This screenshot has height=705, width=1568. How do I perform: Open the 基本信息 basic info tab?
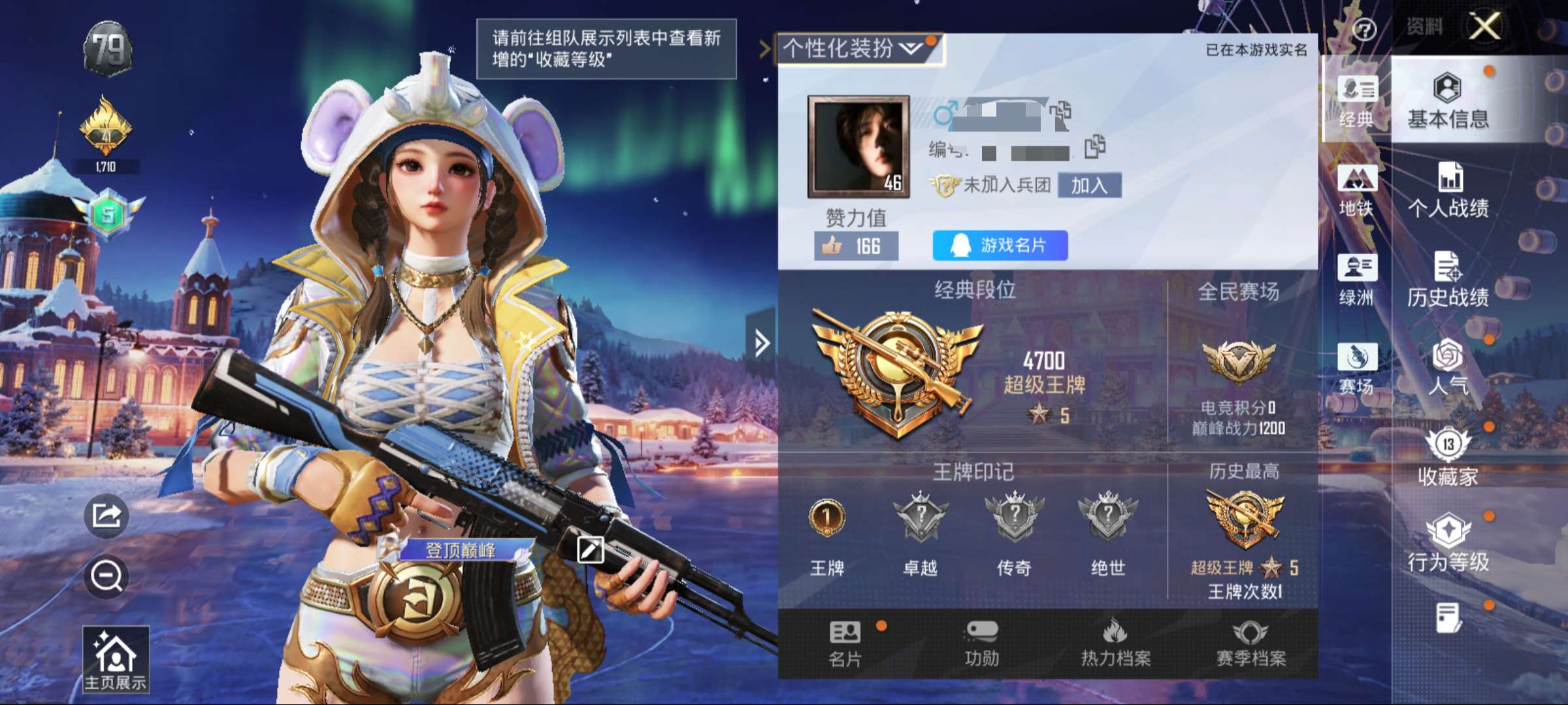coord(1448,100)
